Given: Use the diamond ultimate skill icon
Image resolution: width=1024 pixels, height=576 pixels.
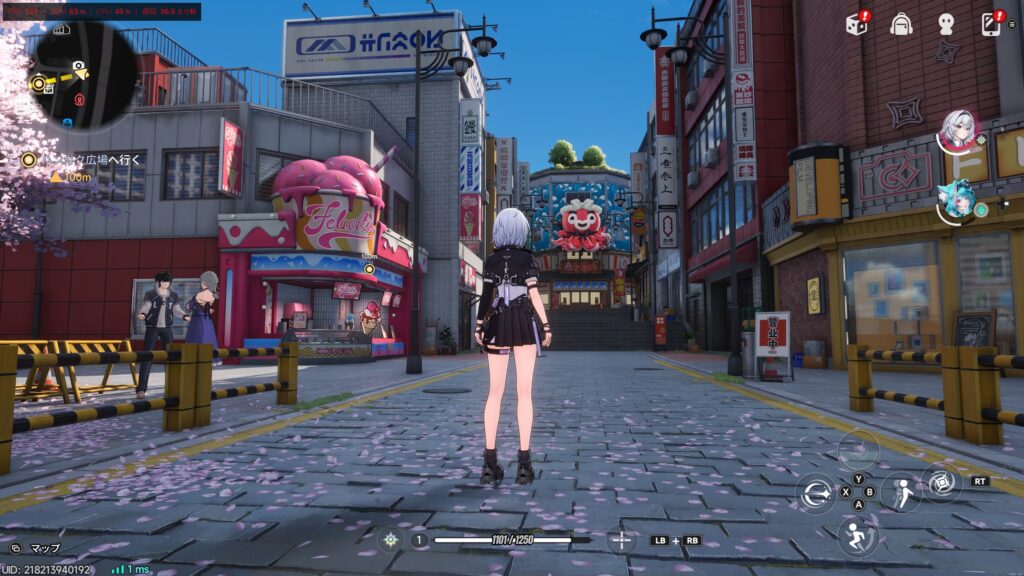Looking at the screenshot, I should point(940,482).
